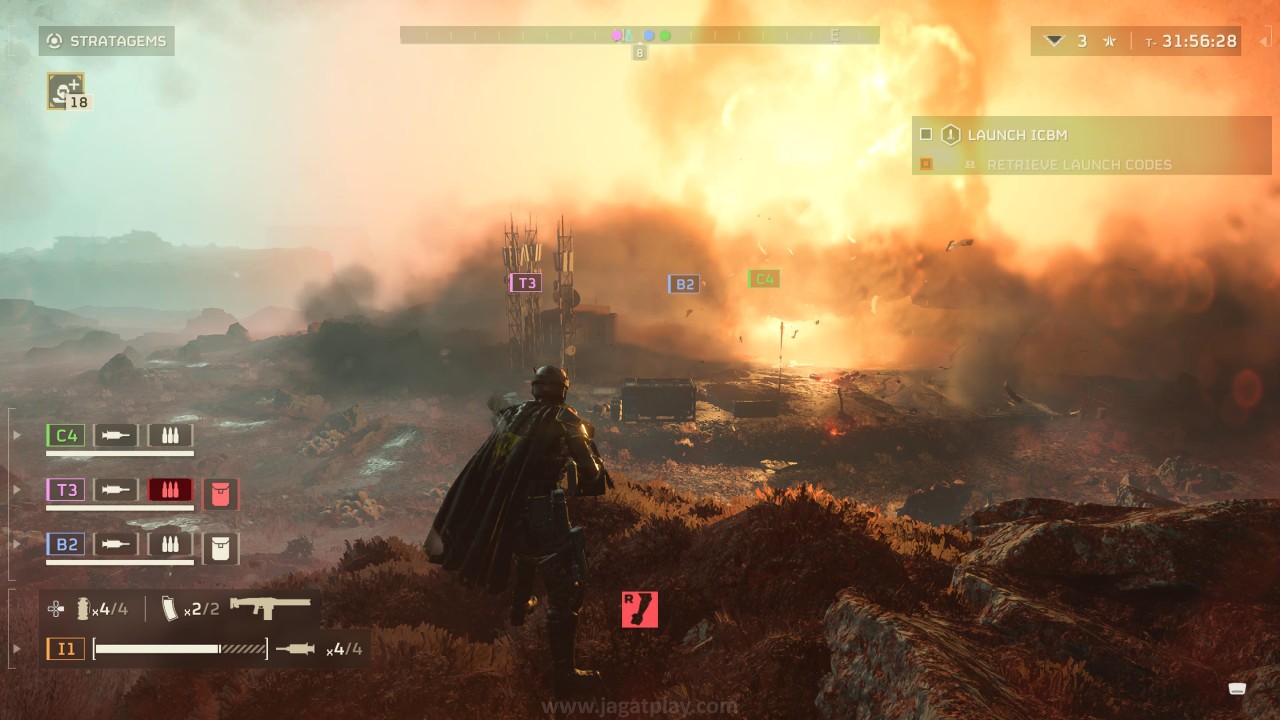Click T3's red backpack icon
The width and height of the screenshot is (1280, 720).
221,493
